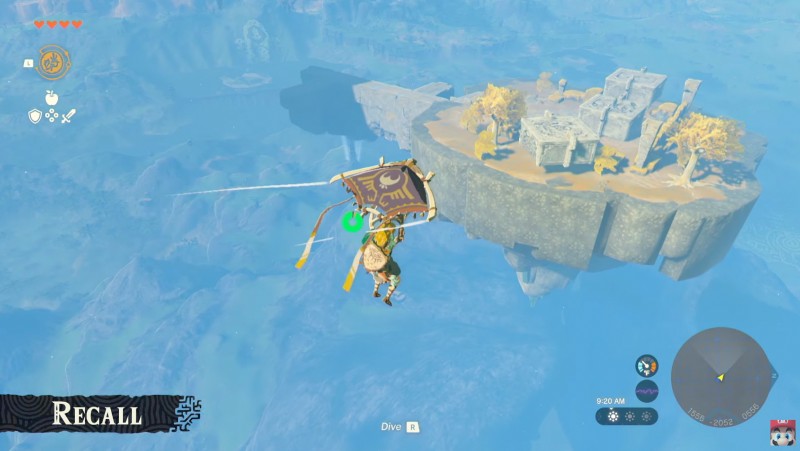The image size is (800, 451).
Task: Choose the sword weapon quick-slot
Action: click(x=69, y=116)
